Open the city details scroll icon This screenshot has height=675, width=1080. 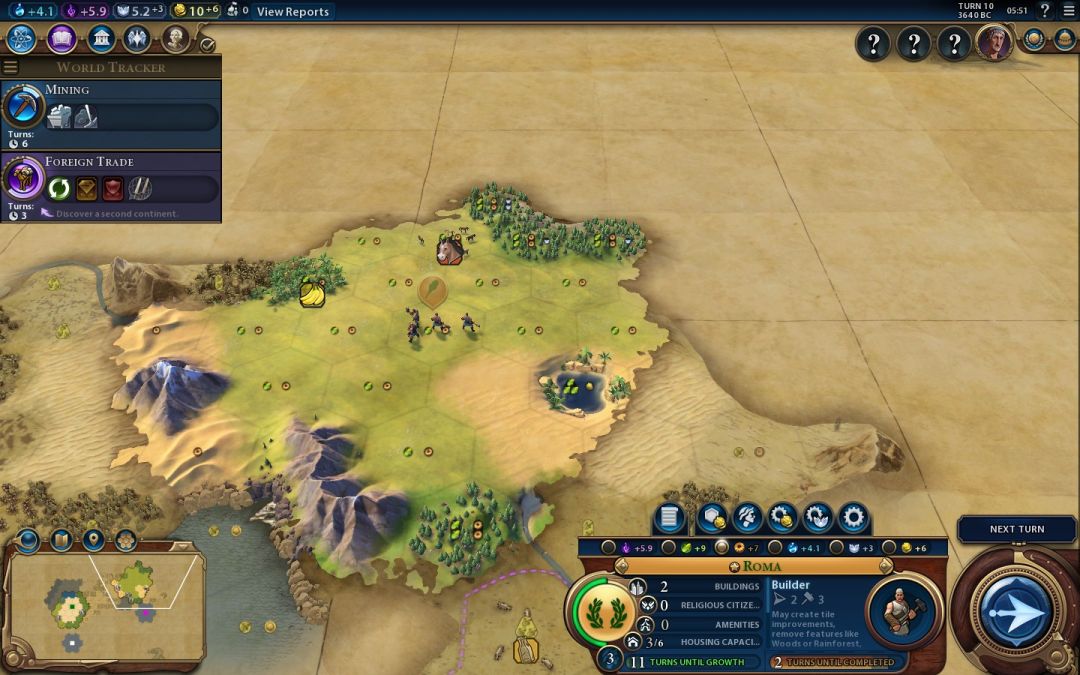669,518
